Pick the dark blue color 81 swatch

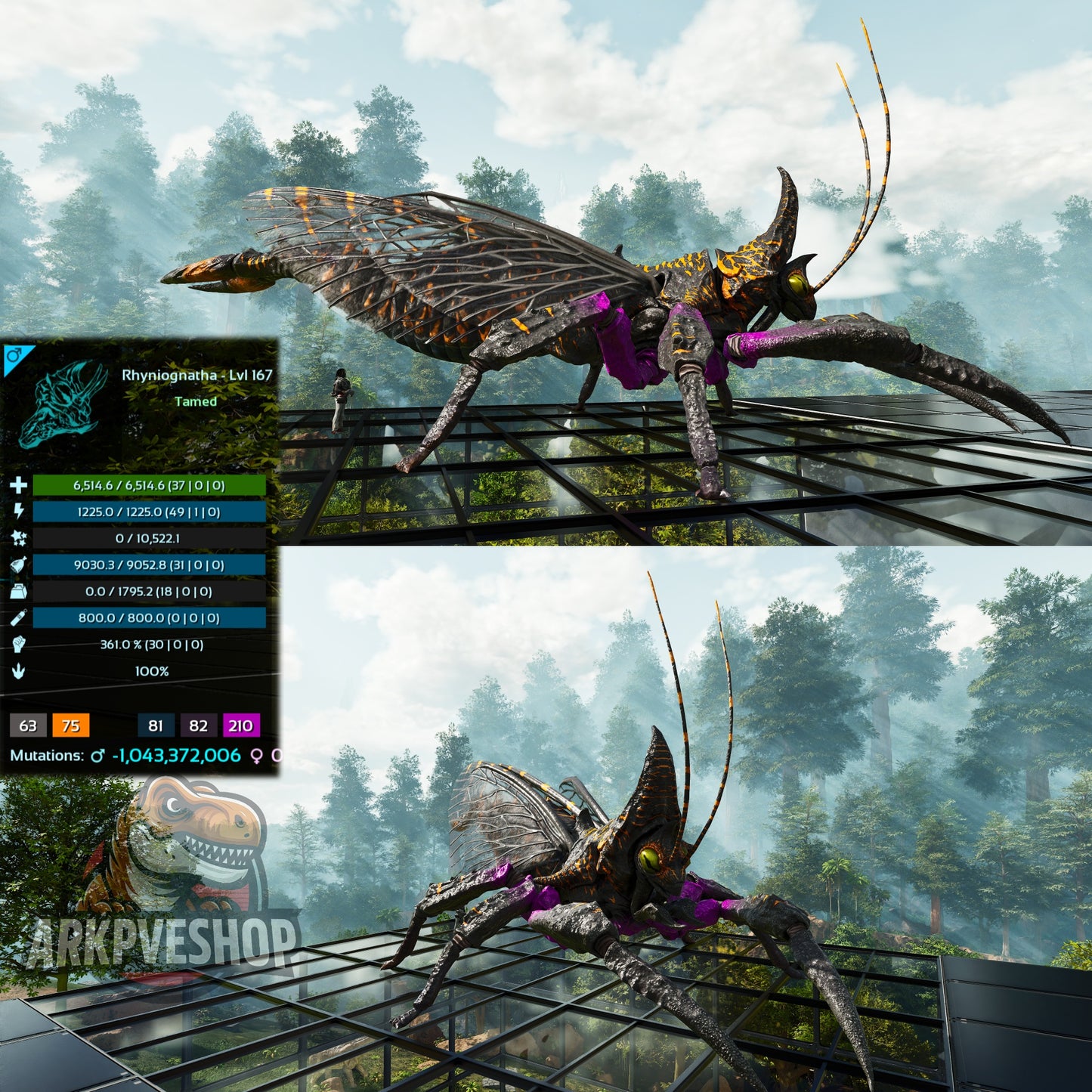pos(156,725)
